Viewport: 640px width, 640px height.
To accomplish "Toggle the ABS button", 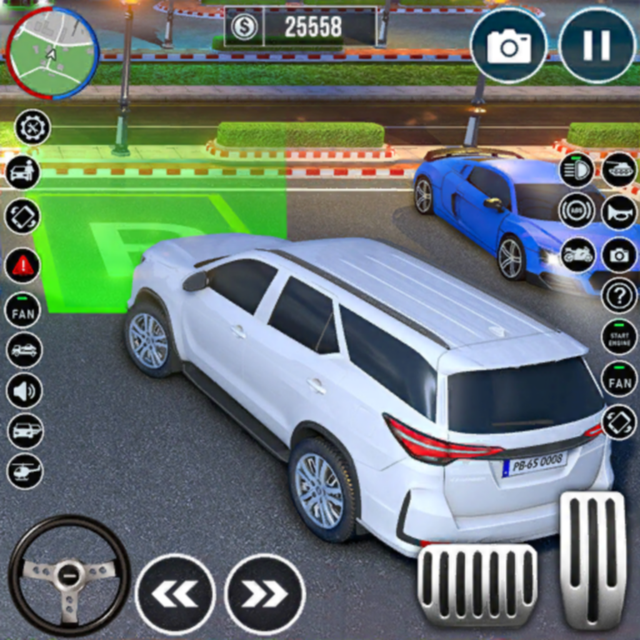I will click(576, 212).
